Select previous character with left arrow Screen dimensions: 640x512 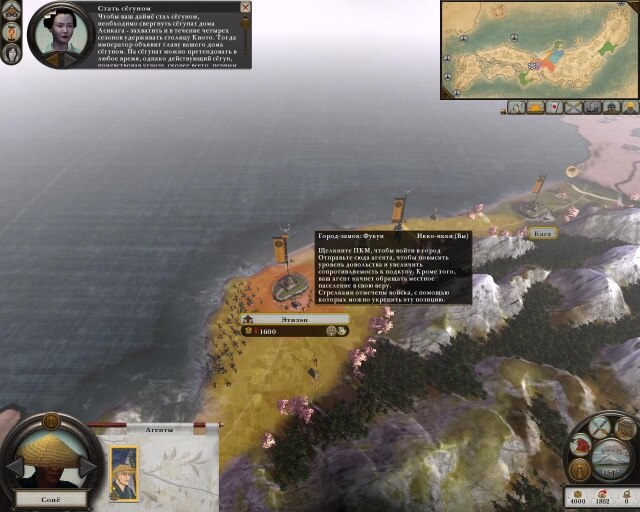click(14, 467)
